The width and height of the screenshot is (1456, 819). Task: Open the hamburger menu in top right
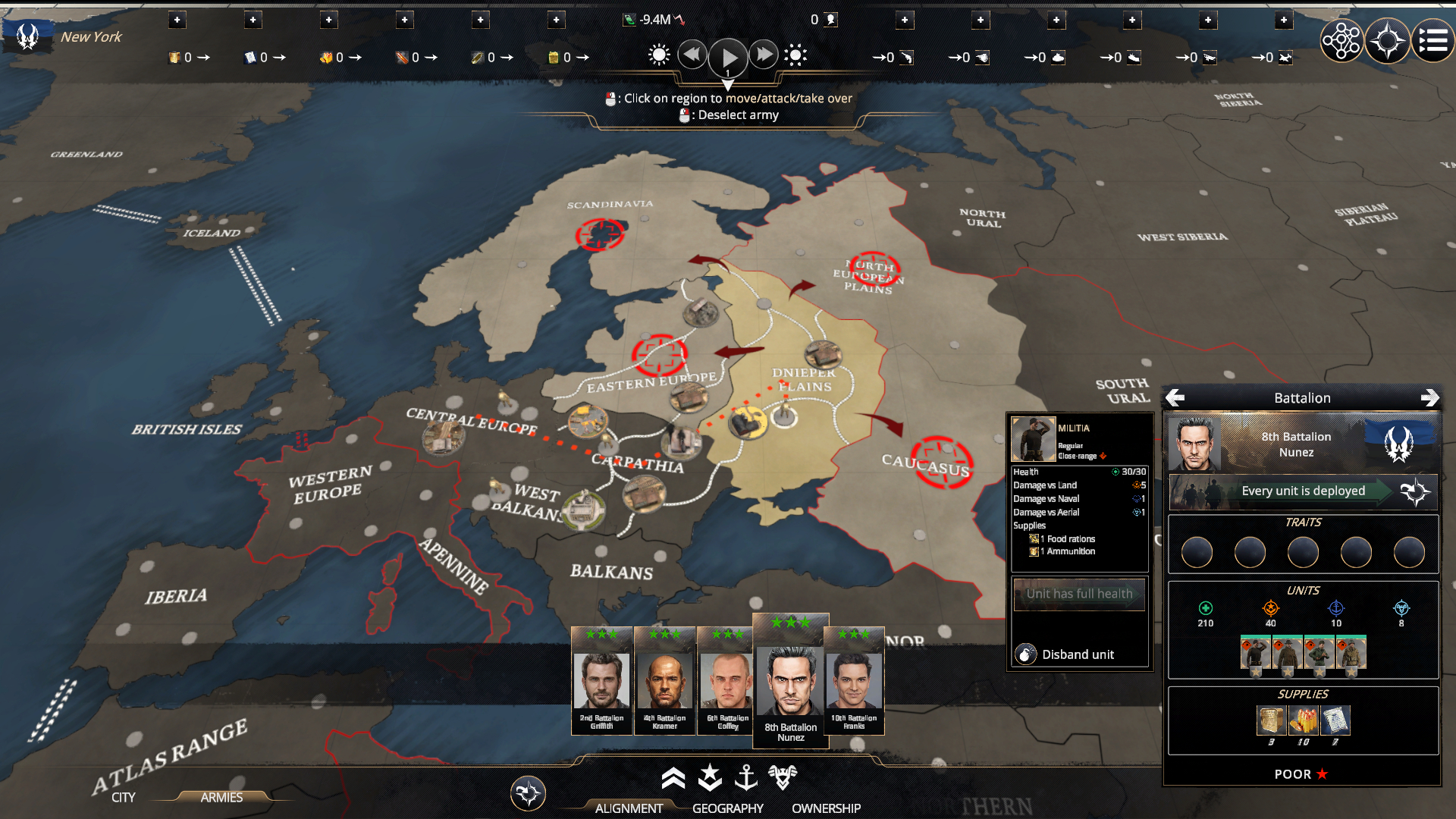click(x=1433, y=40)
